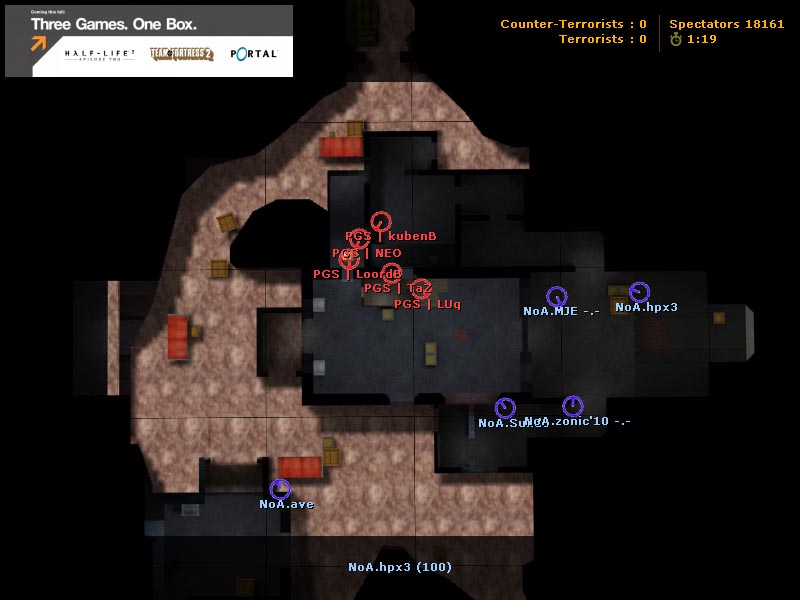Click the NoA.ave blue player marker
The height and width of the screenshot is (600, 800).
(x=280, y=489)
